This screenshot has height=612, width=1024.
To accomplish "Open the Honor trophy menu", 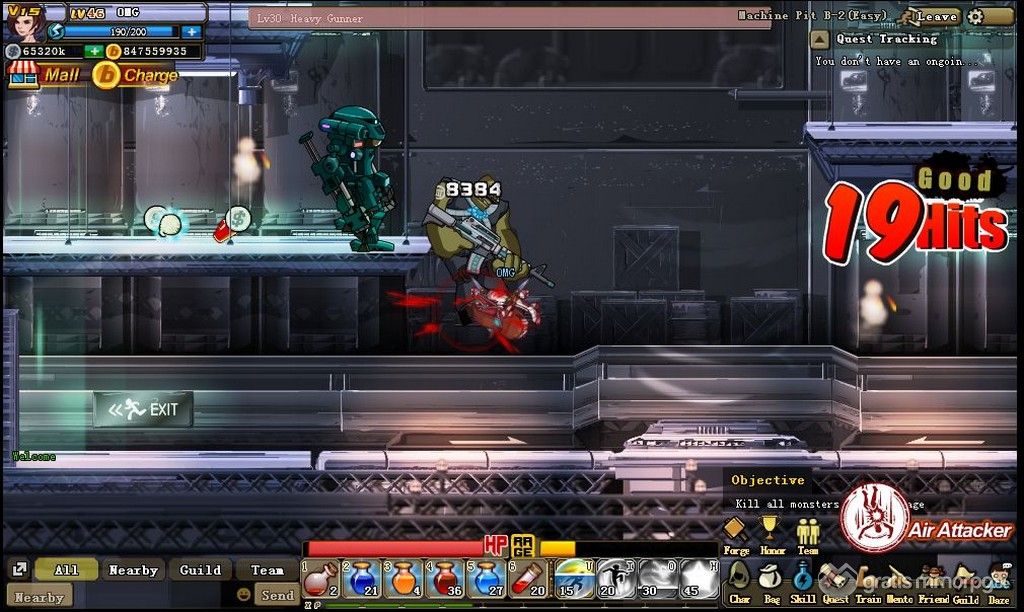I will click(x=769, y=533).
